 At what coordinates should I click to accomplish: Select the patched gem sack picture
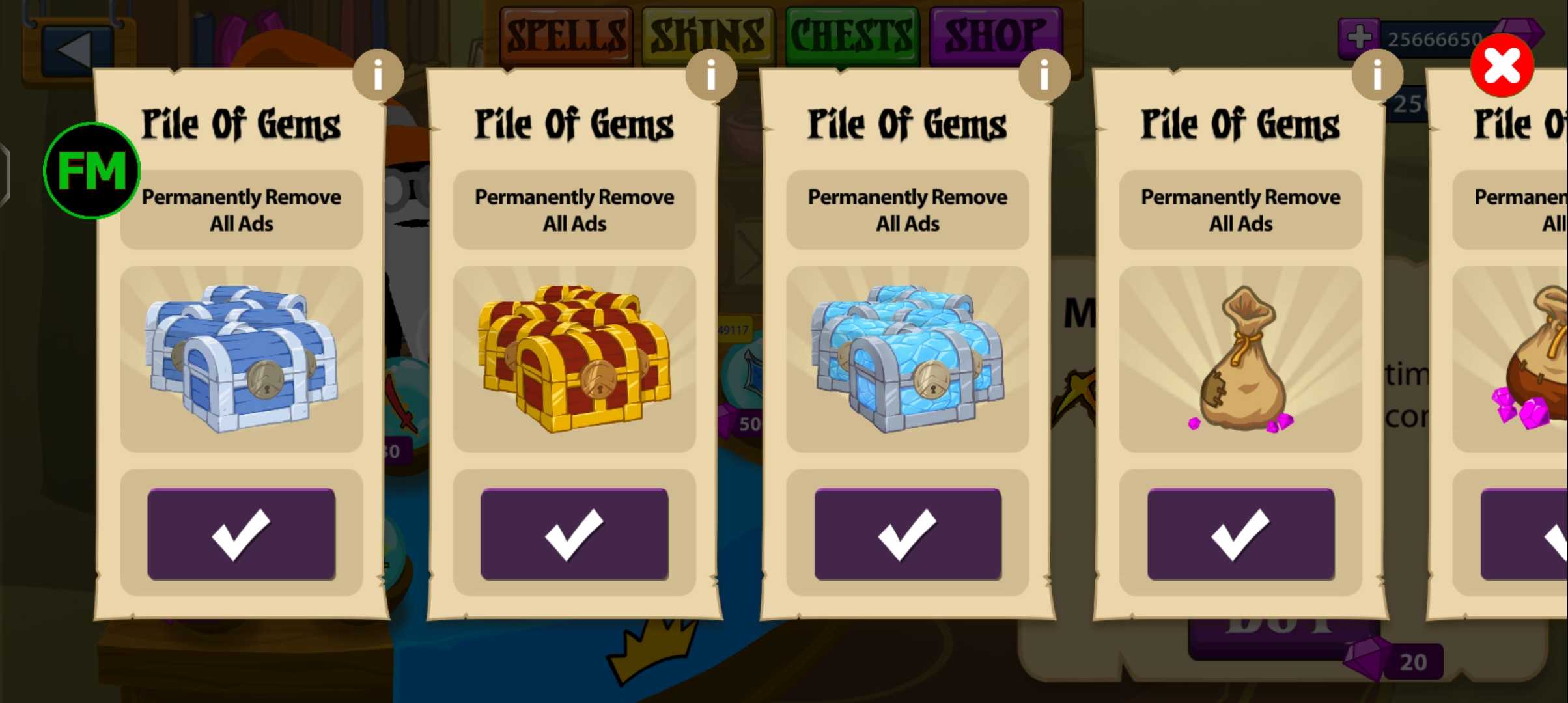coord(1240,358)
